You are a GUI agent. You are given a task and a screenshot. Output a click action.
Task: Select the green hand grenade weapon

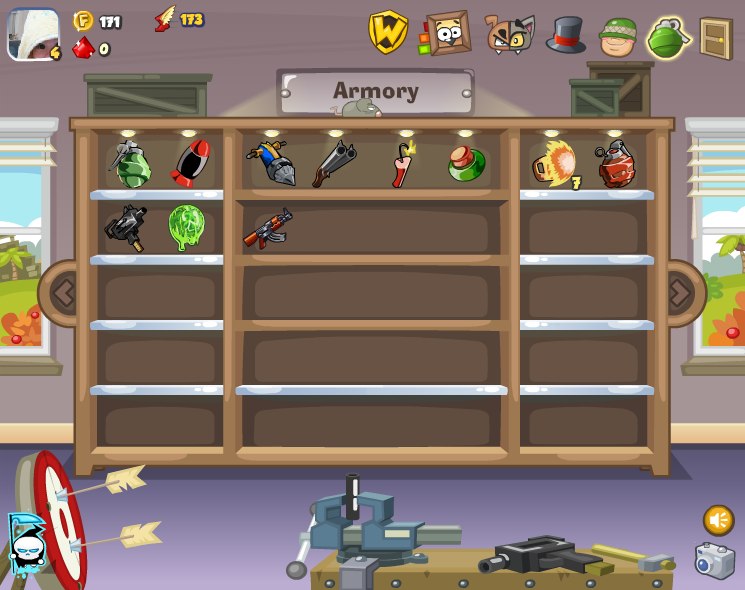[130, 164]
